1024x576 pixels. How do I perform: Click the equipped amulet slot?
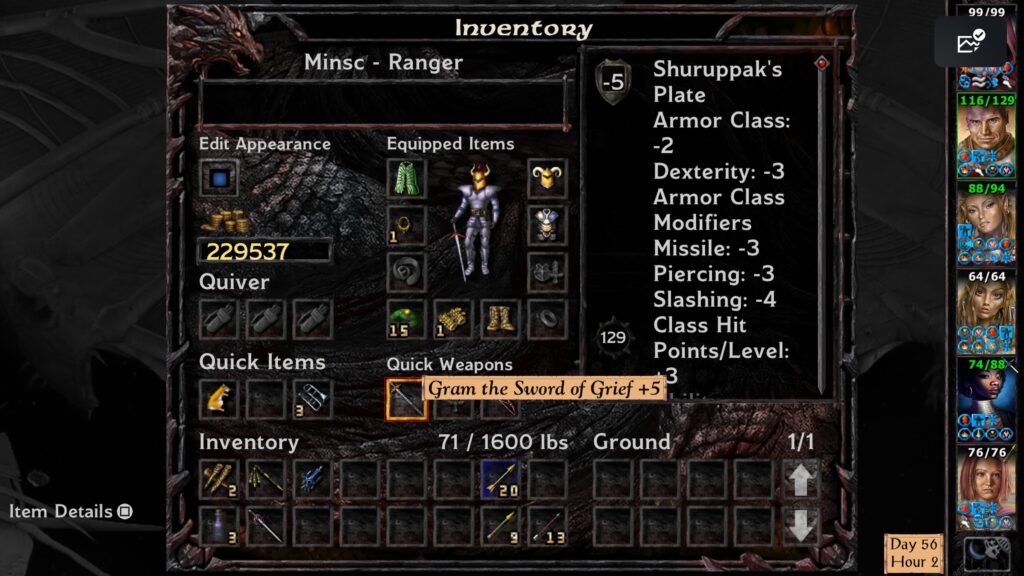tap(405, 225)
